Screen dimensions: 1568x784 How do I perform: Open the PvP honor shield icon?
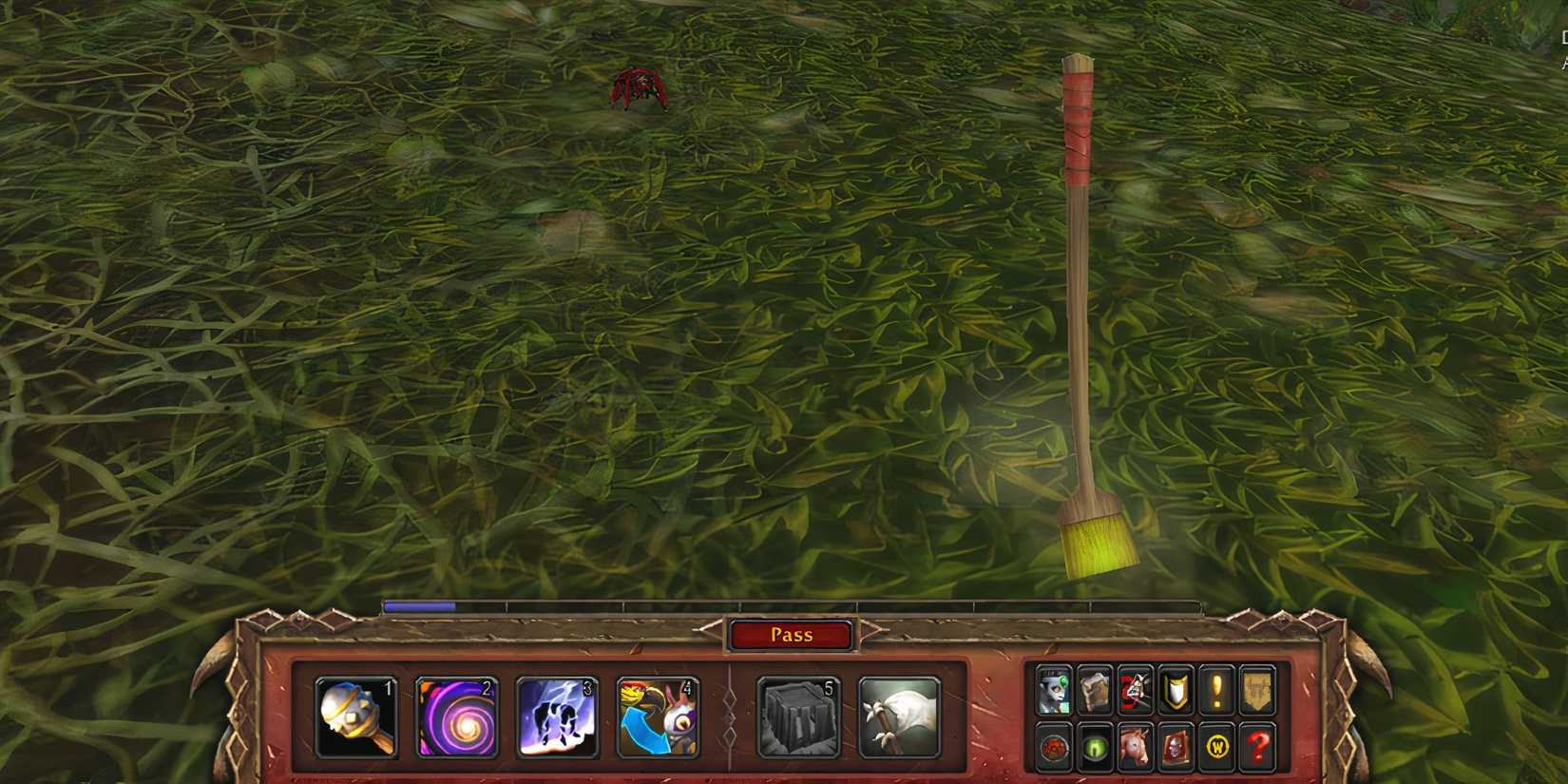pos(1176,689)
